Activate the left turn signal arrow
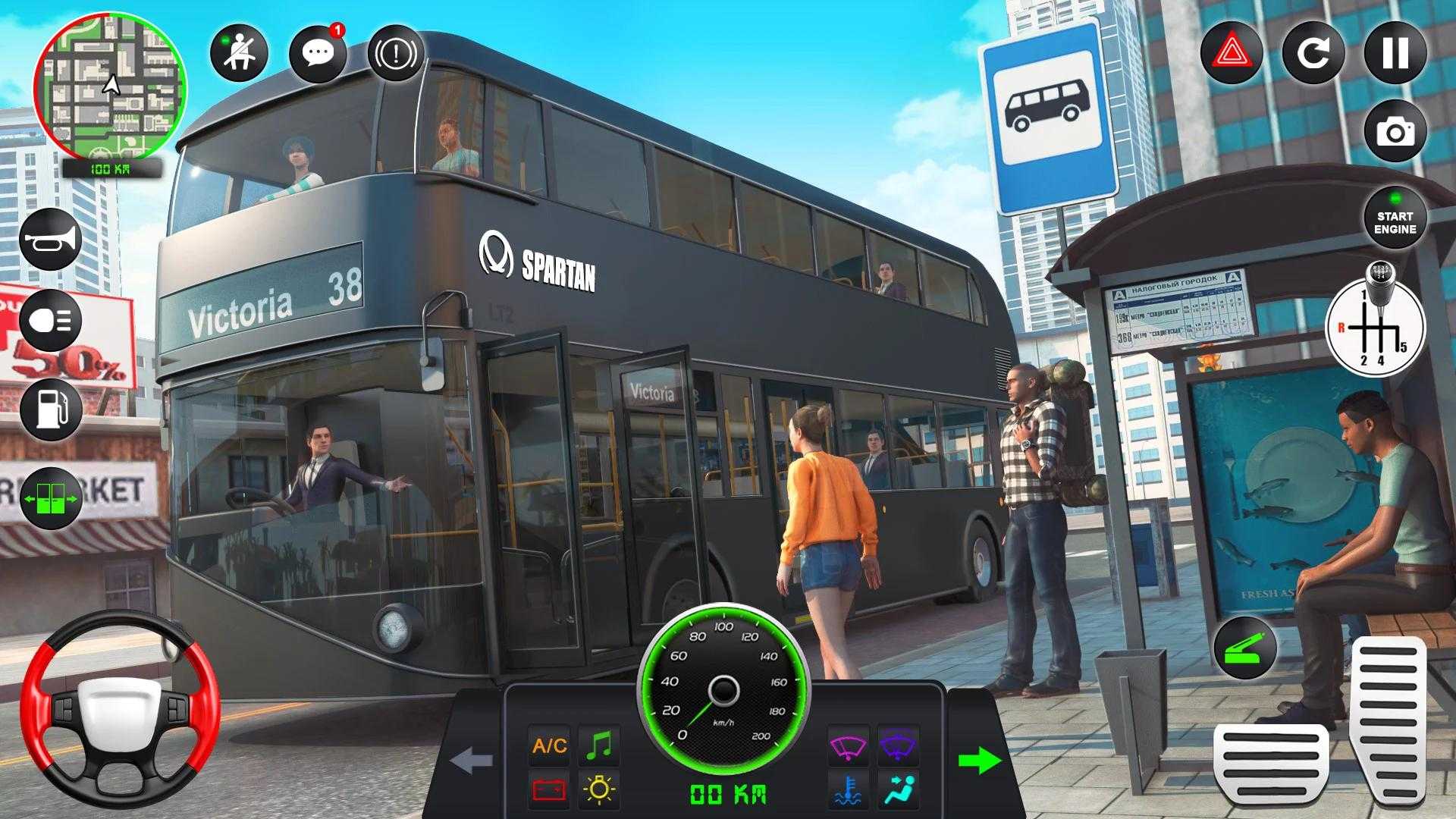Screen dimensions: 1456x819 472,761
